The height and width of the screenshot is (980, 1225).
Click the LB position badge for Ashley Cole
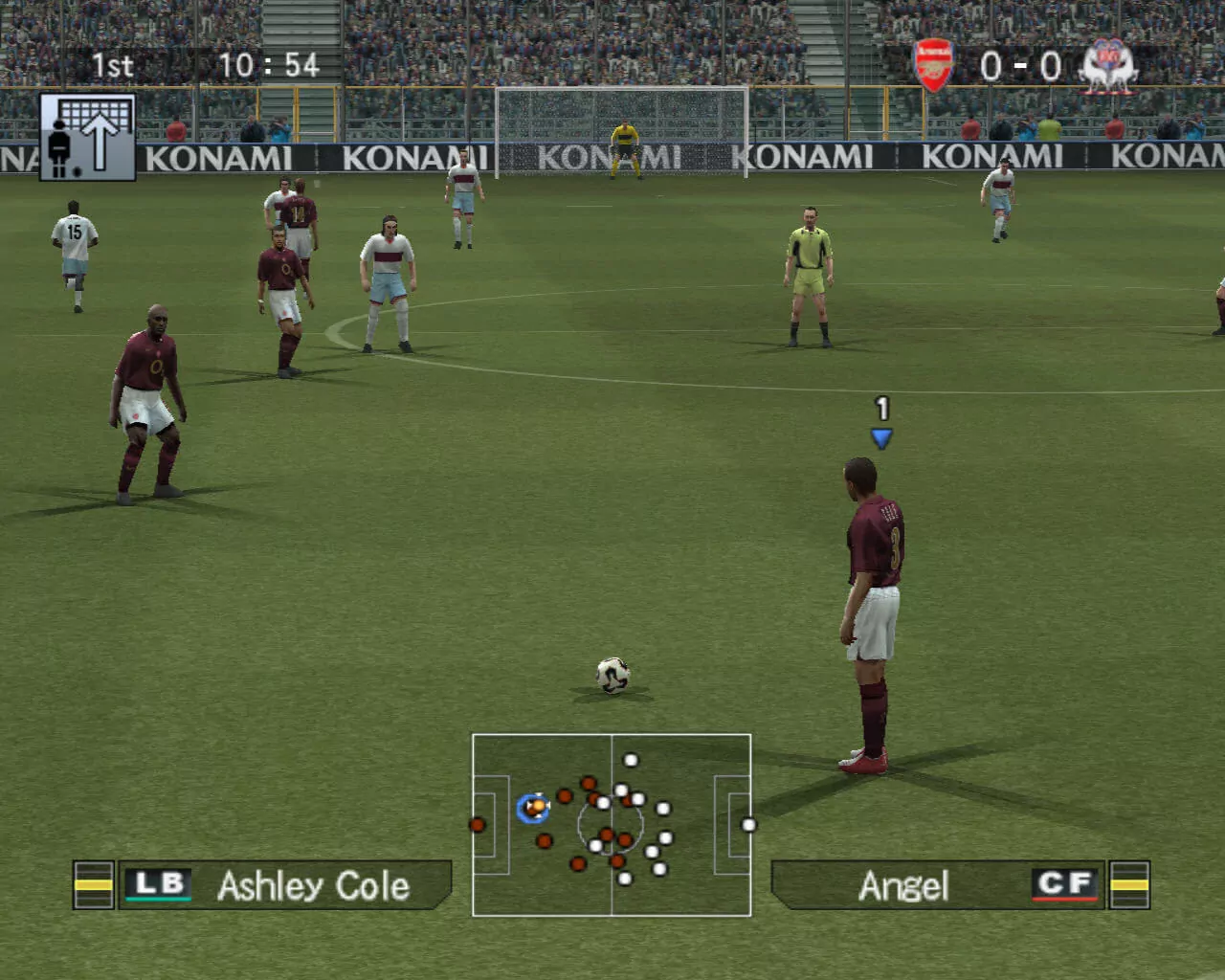click(160, 885)
